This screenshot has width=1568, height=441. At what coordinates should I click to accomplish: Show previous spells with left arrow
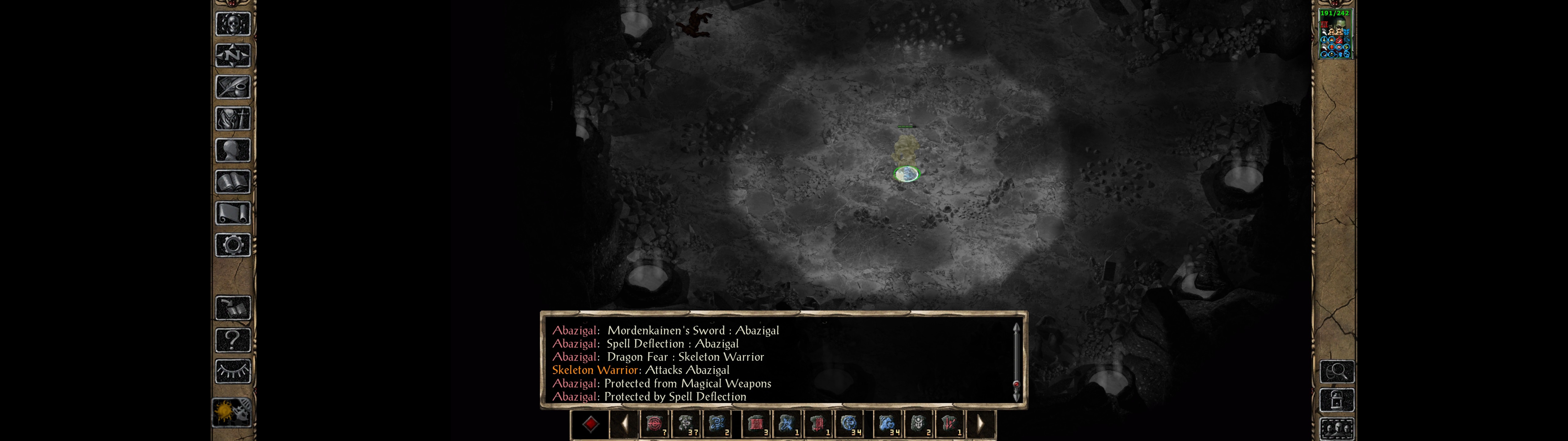624,424
